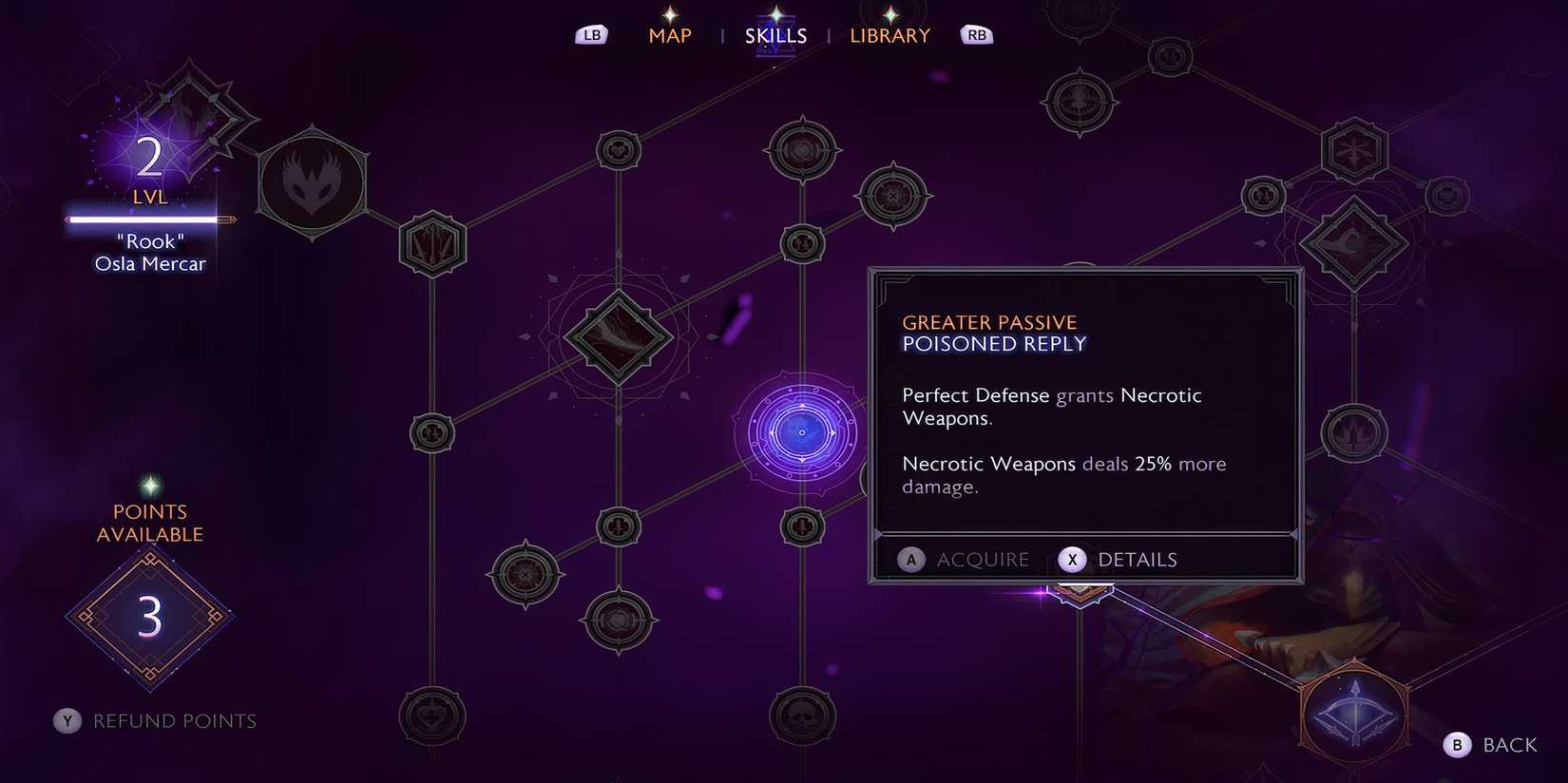
Task: Open the LIBRARY tab
Action: click(889, 35)
